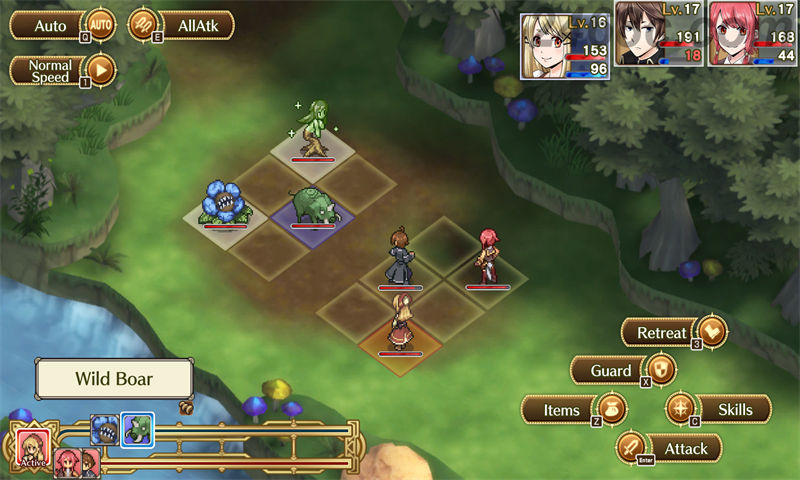Select the brown-haired Lv. 17 party portrait

coord(660,46)
